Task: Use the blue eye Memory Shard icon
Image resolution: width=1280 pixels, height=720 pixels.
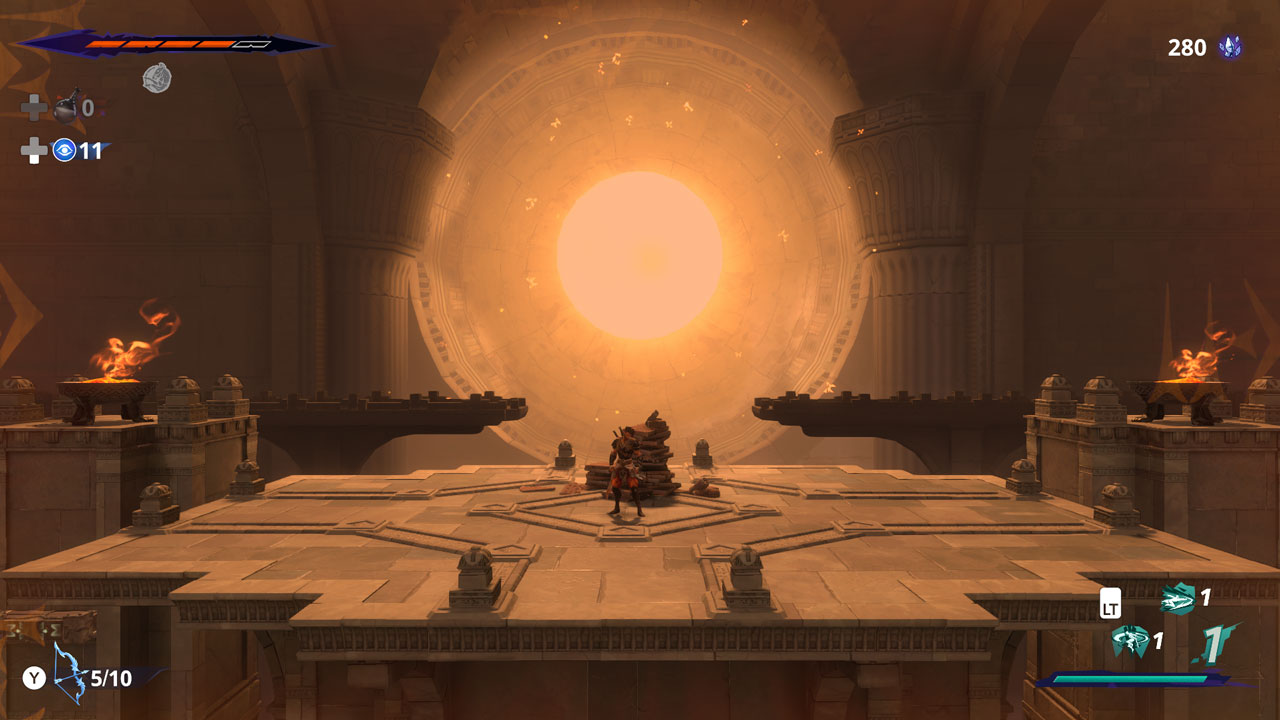Action: 65,151
